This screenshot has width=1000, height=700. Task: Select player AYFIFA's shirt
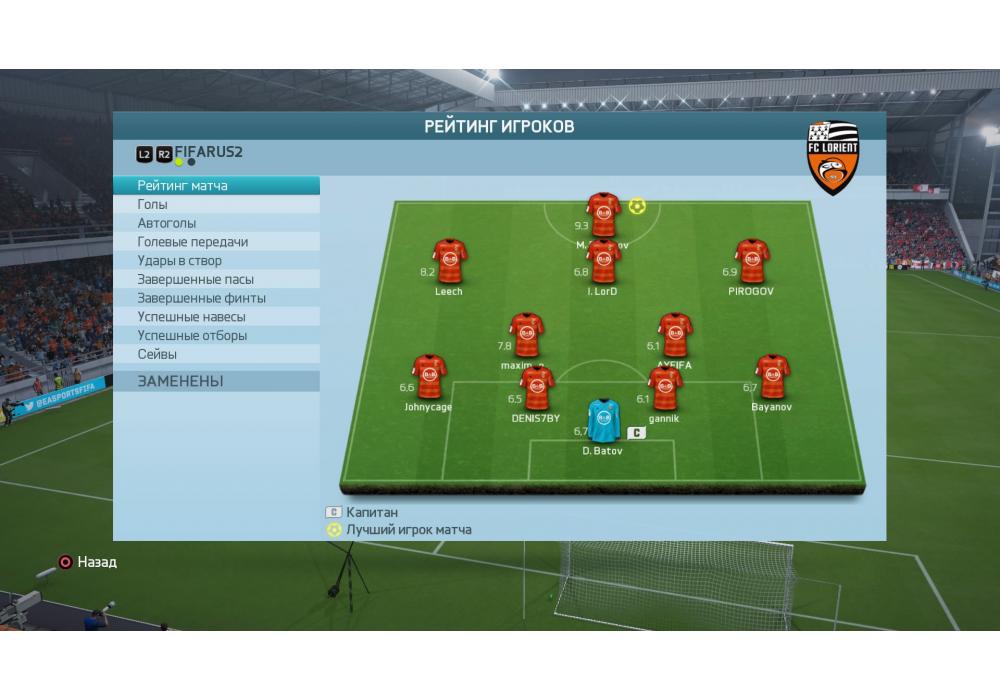pyautogui.click(x=675, y=336)
